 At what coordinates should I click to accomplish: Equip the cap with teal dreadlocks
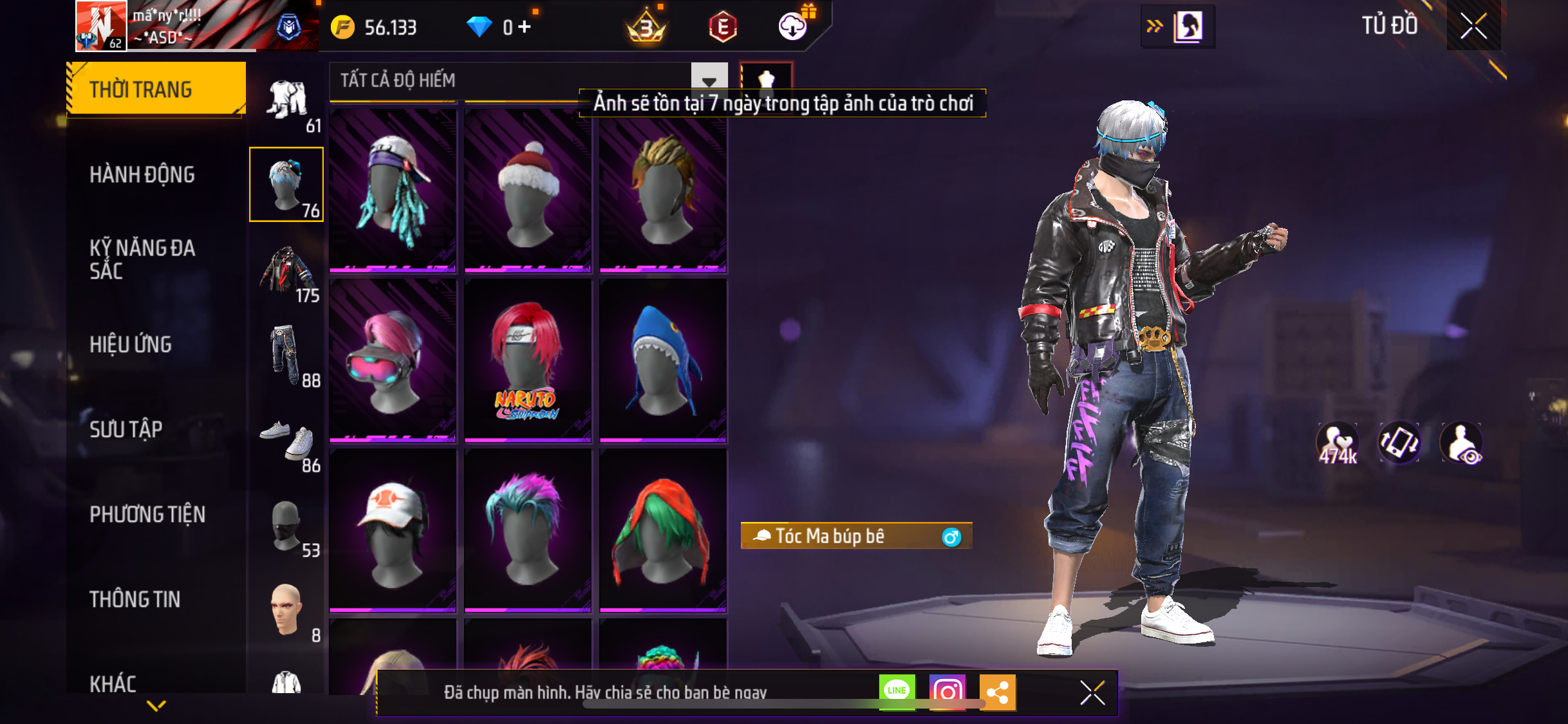[x=393, y=190]
